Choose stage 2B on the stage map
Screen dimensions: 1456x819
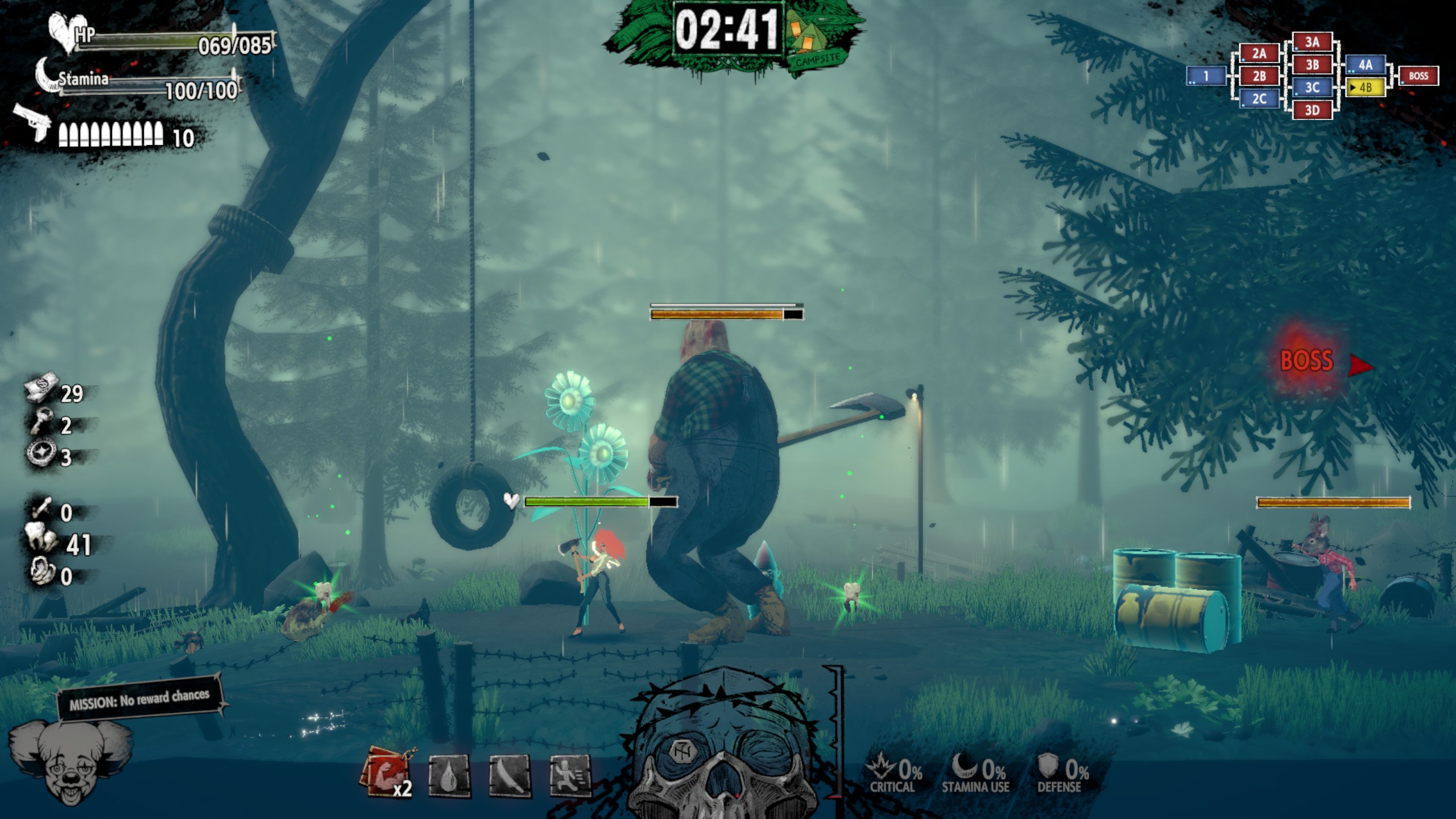[1259, 76]
